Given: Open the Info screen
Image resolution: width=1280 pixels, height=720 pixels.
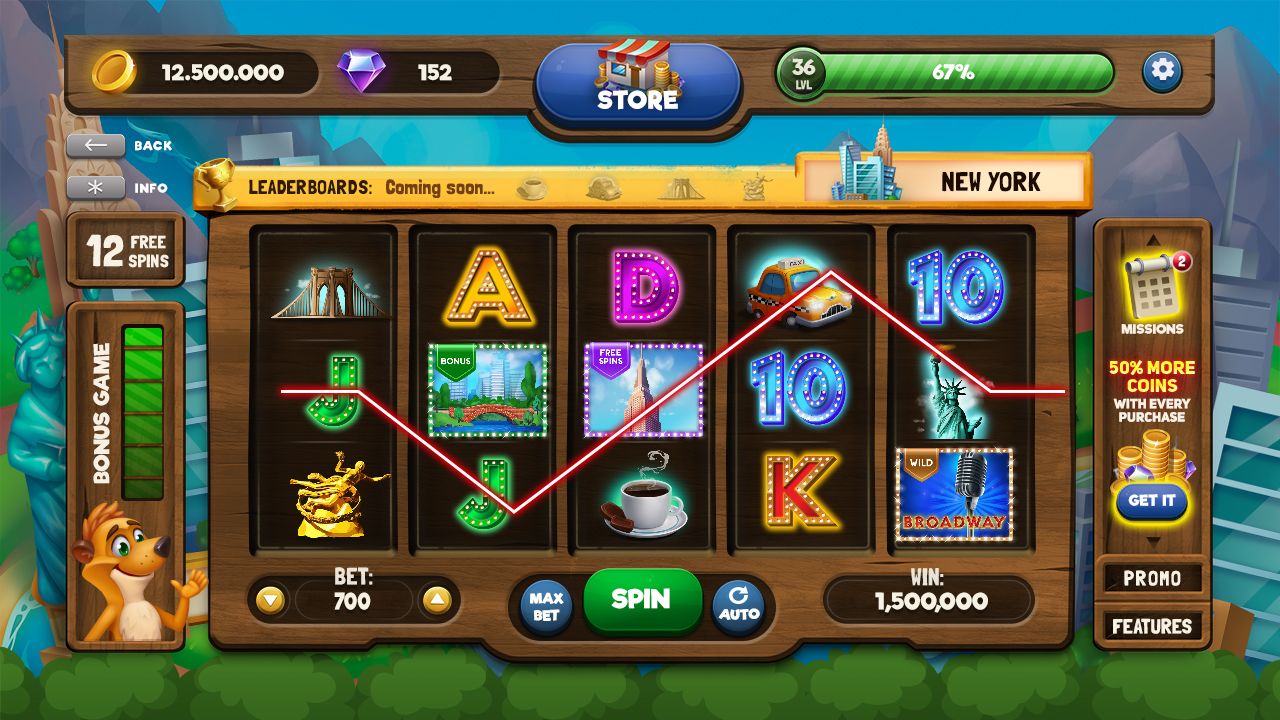Looking at the screenshot, I should pos(95,187).
